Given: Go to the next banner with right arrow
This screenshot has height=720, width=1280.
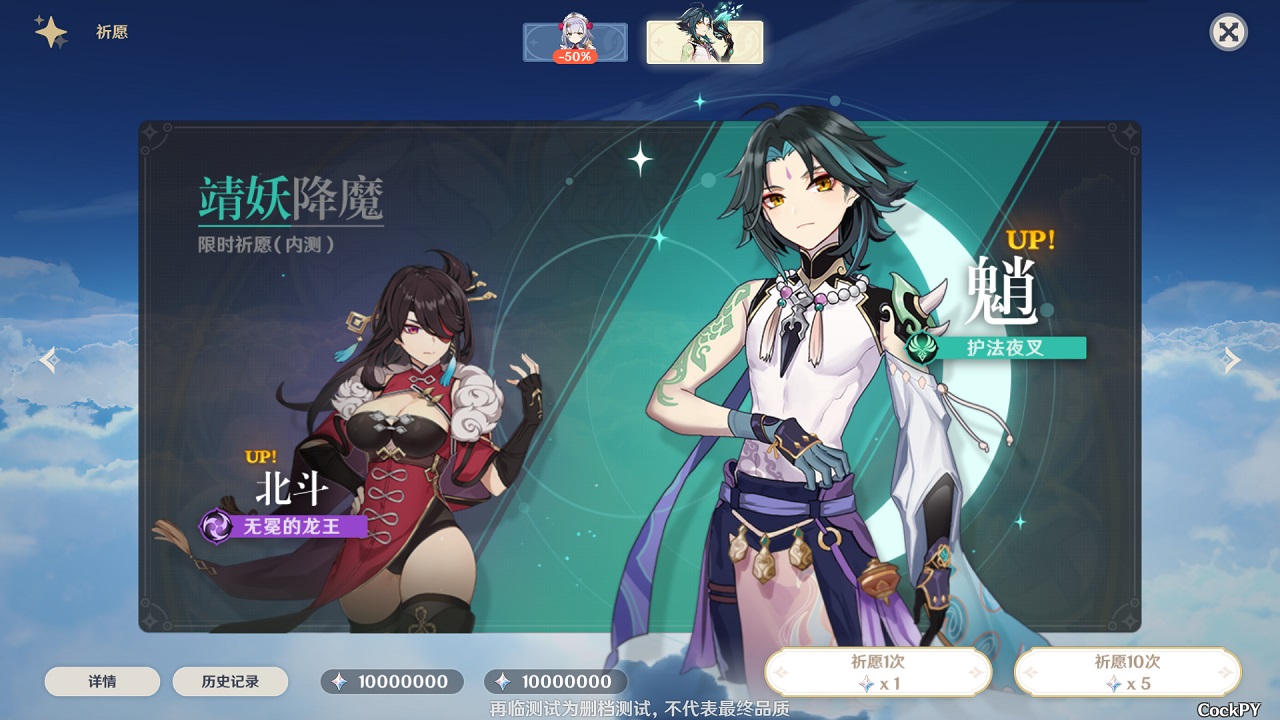Looking at the screenshot, I should pyautogui.click(x=1232, y=360).
